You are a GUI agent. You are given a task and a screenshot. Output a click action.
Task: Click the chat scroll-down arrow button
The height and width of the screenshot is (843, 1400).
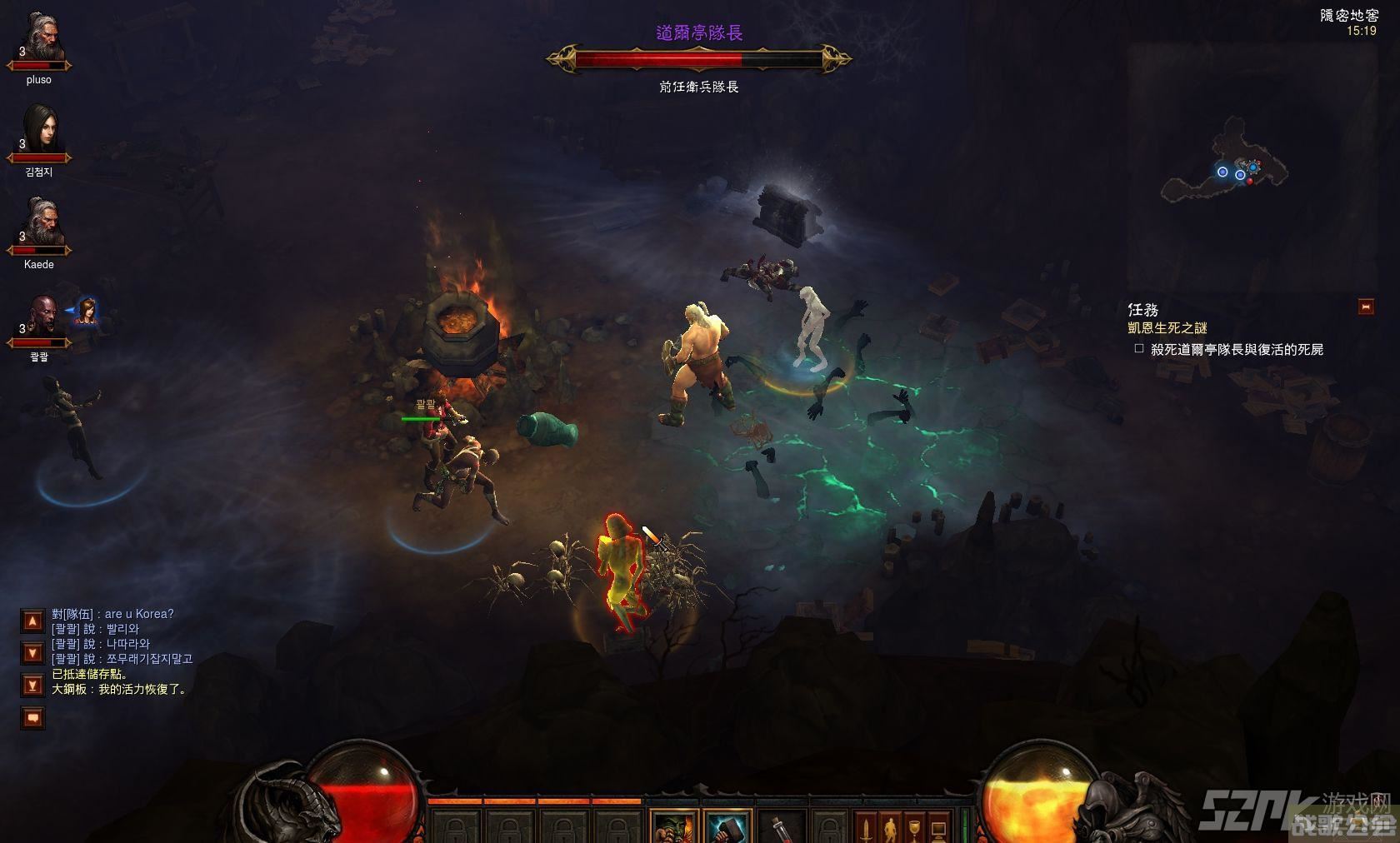32,653
